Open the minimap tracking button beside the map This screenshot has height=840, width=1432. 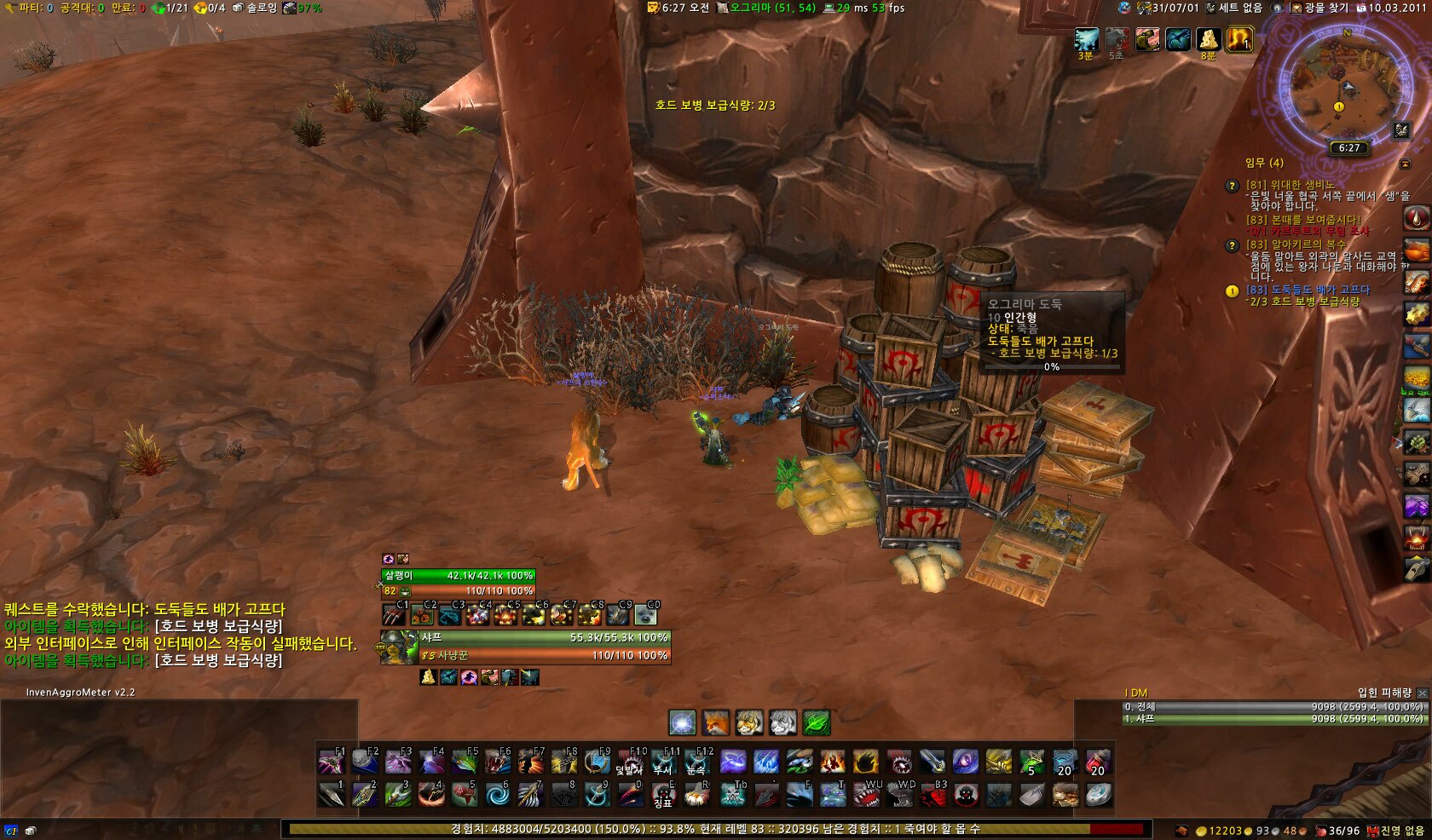coord(1402,129)
